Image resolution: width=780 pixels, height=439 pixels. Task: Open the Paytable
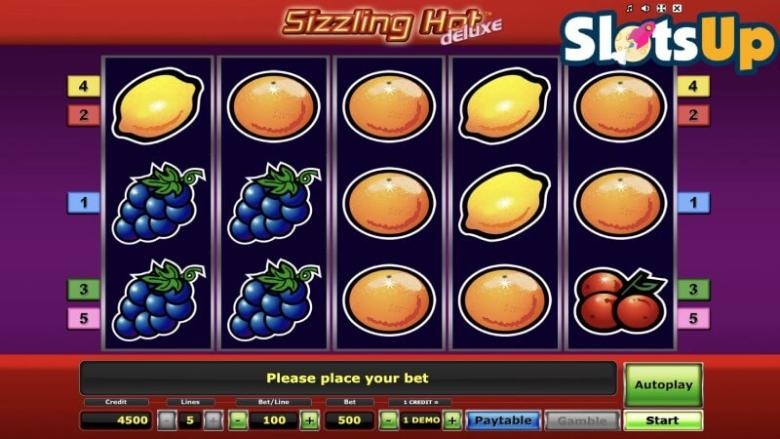coord(503,421)
